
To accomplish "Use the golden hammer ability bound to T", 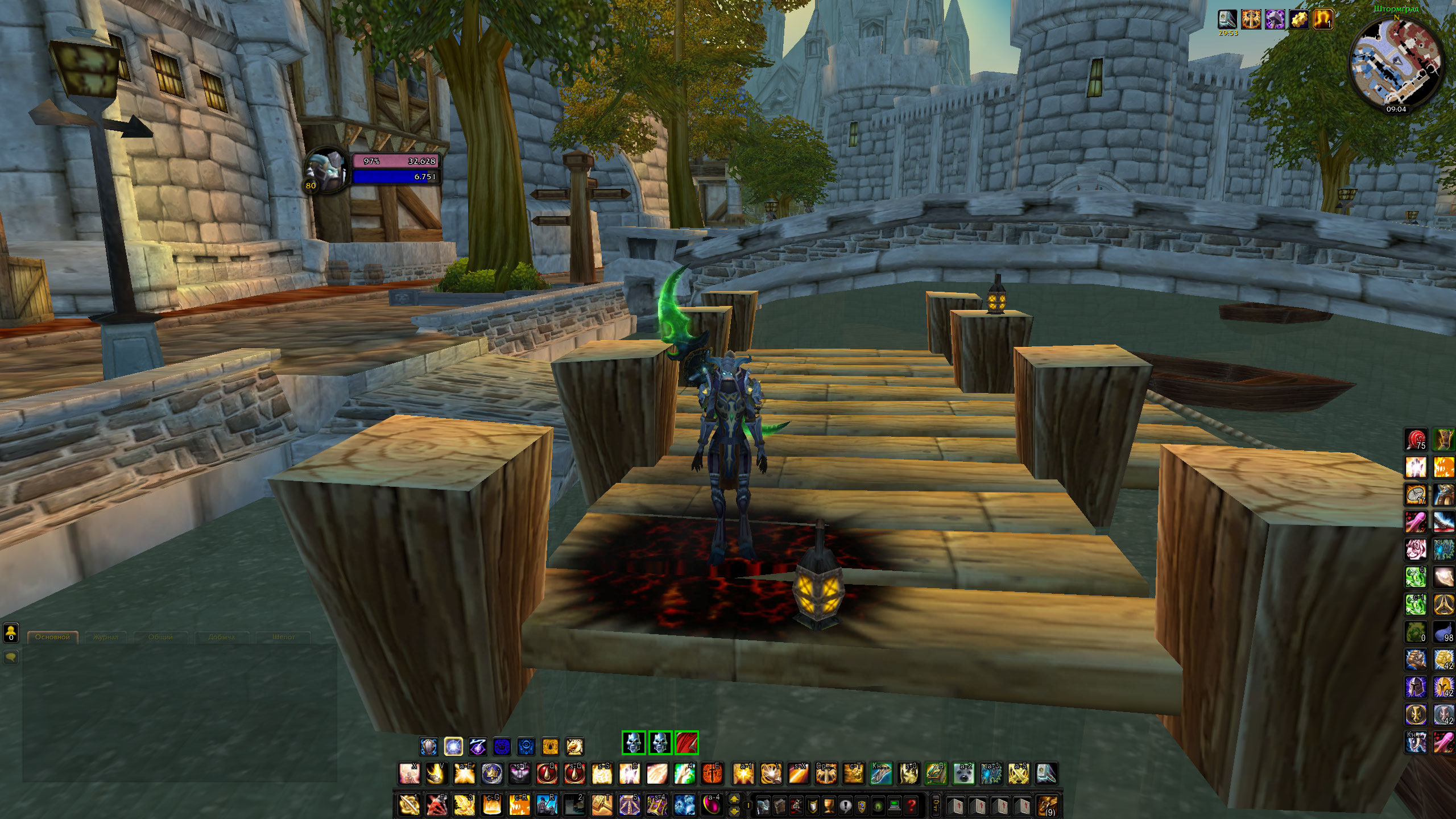I will pos(602,805).
